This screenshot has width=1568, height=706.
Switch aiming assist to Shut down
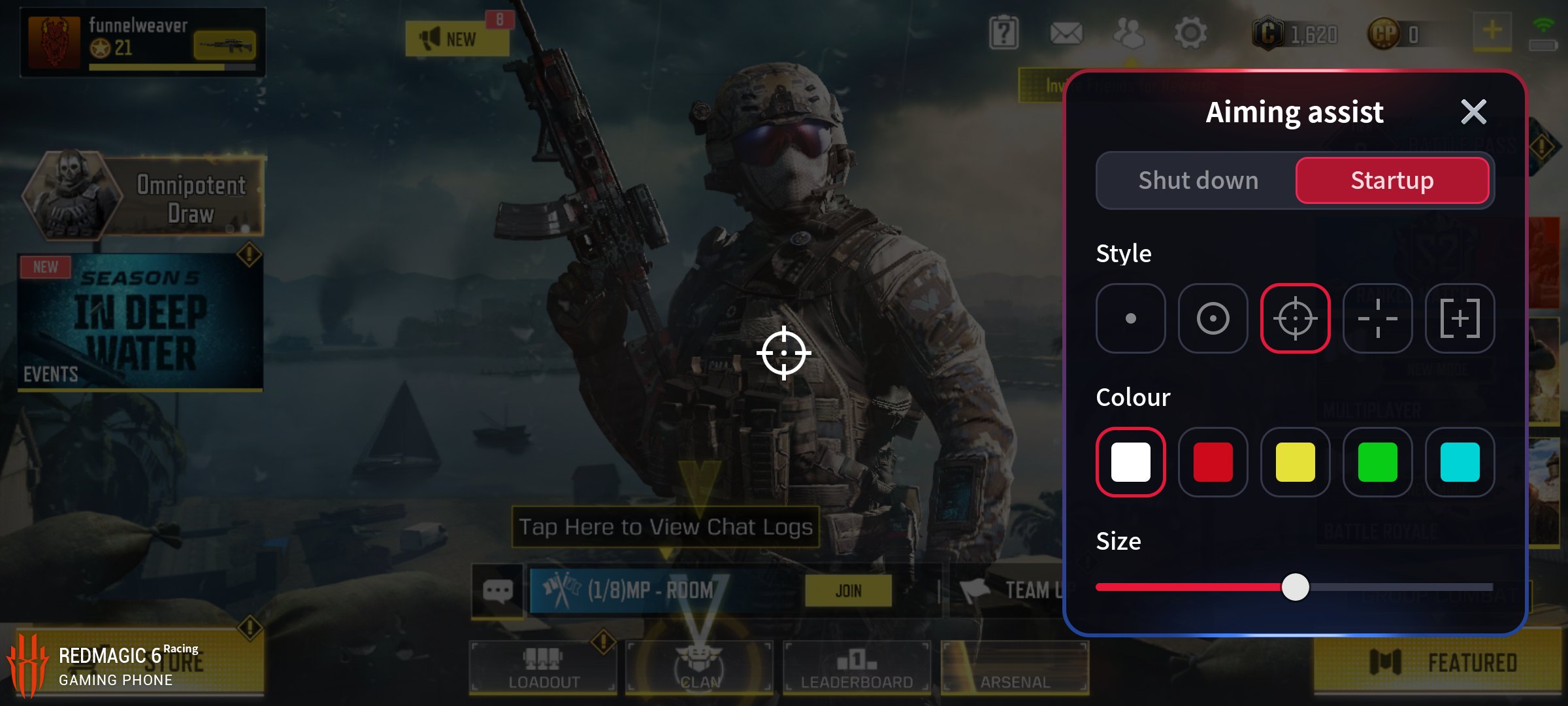pos(1198,180)
